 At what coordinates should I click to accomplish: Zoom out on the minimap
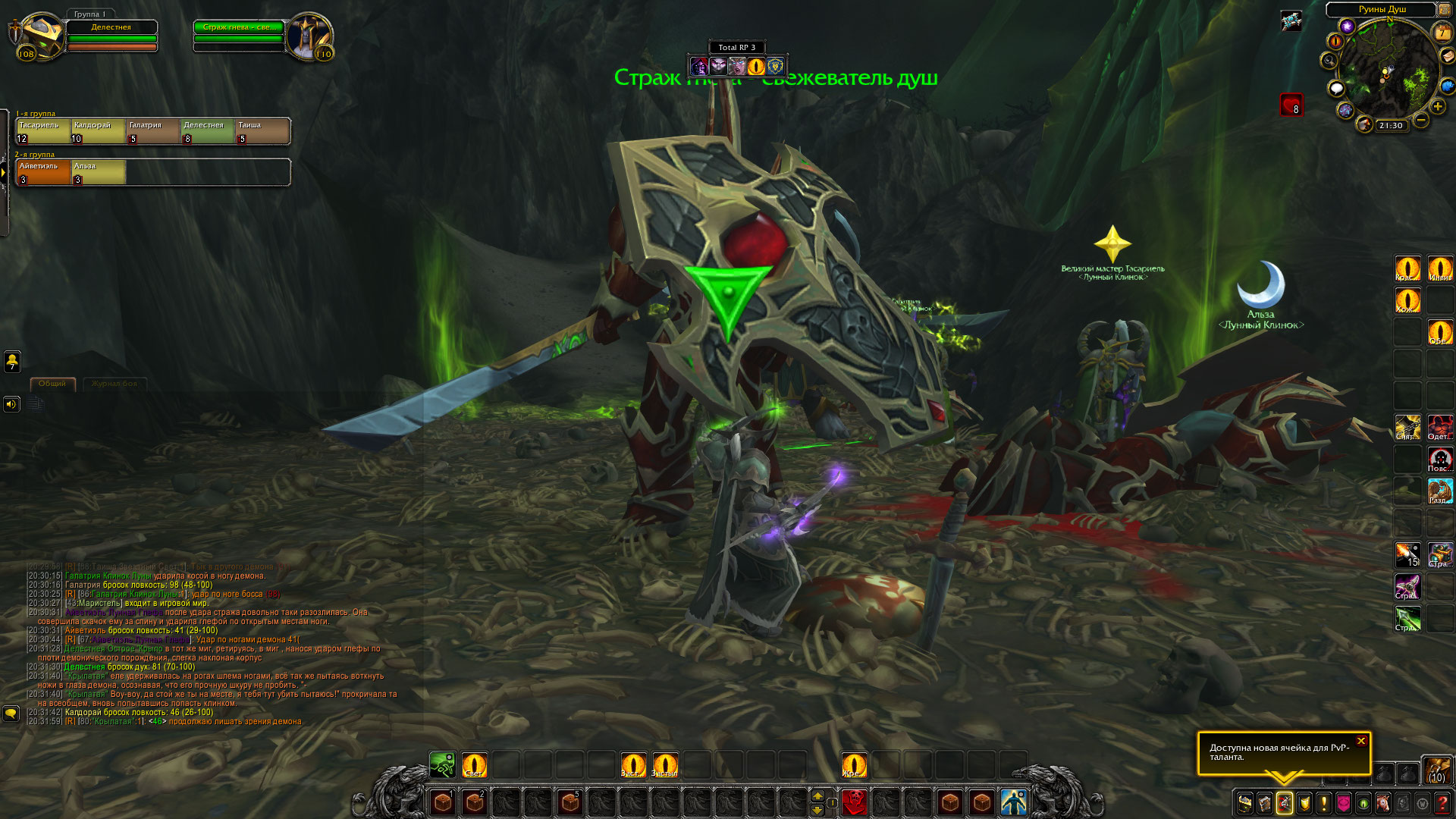click(1421, 120)
